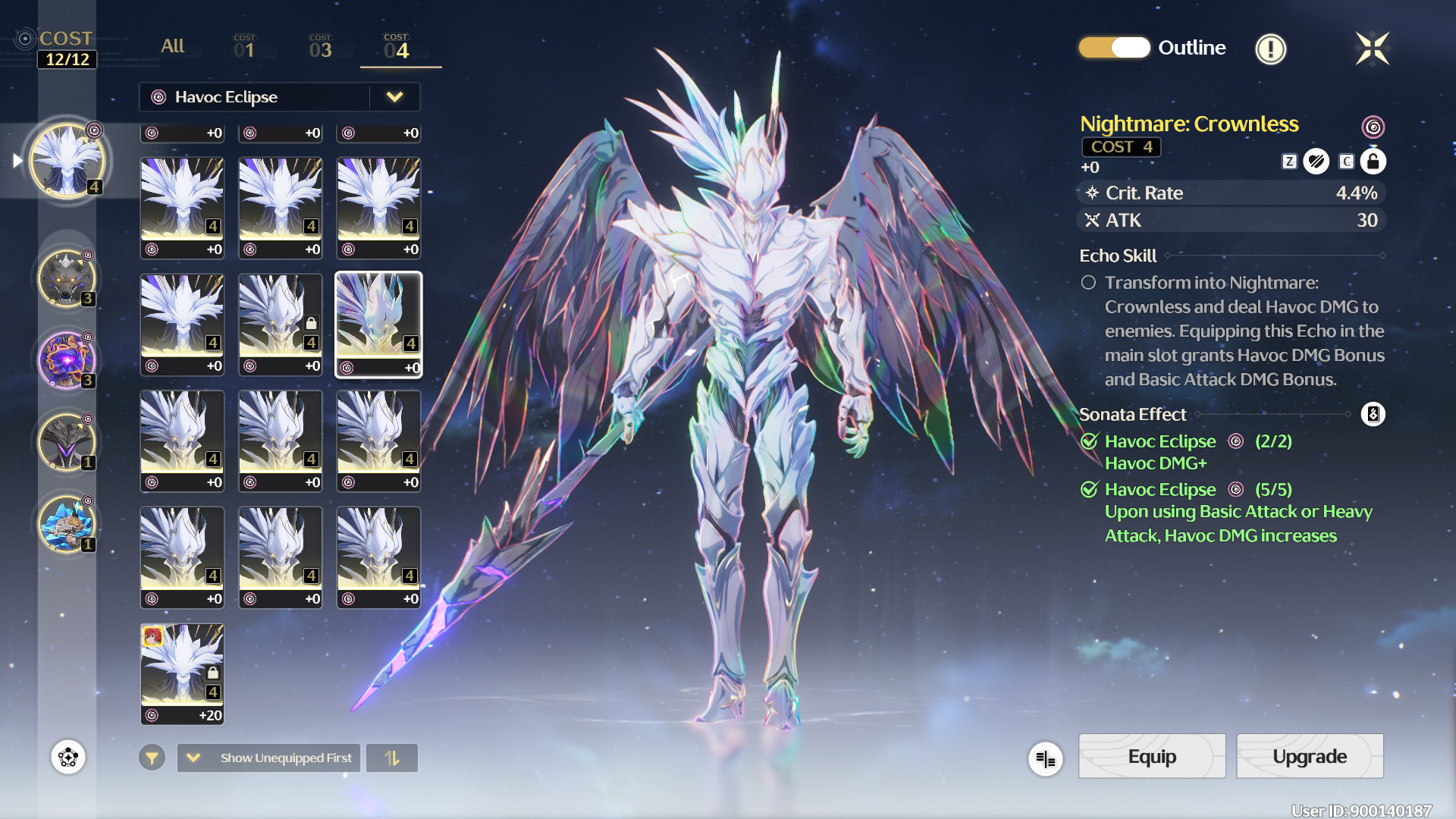Open the Sonata Effect details icon

click(x=1373, y=414)
